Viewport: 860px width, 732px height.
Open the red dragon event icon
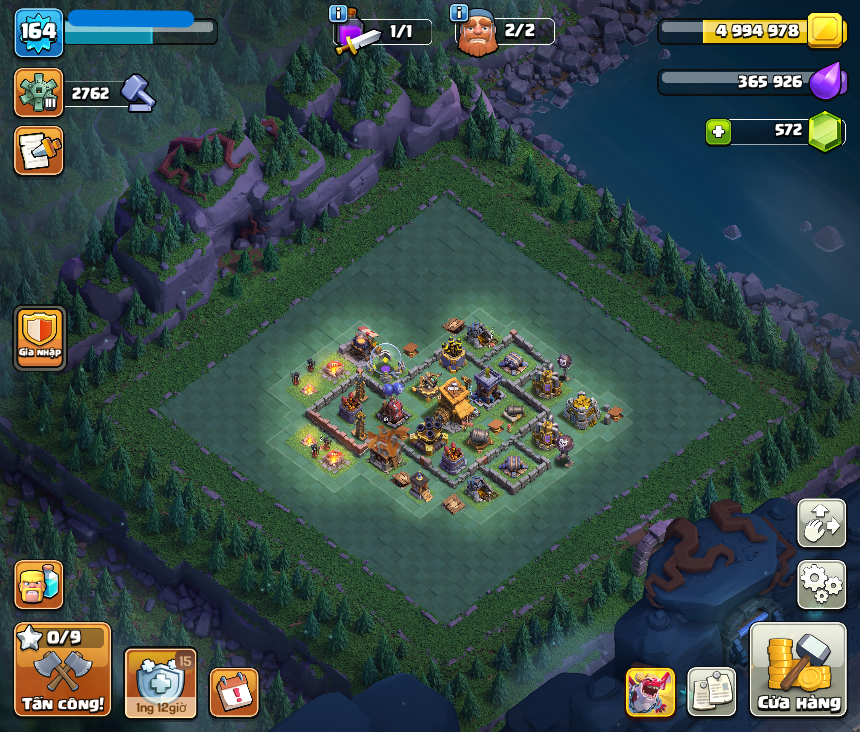tap(650, 692)
